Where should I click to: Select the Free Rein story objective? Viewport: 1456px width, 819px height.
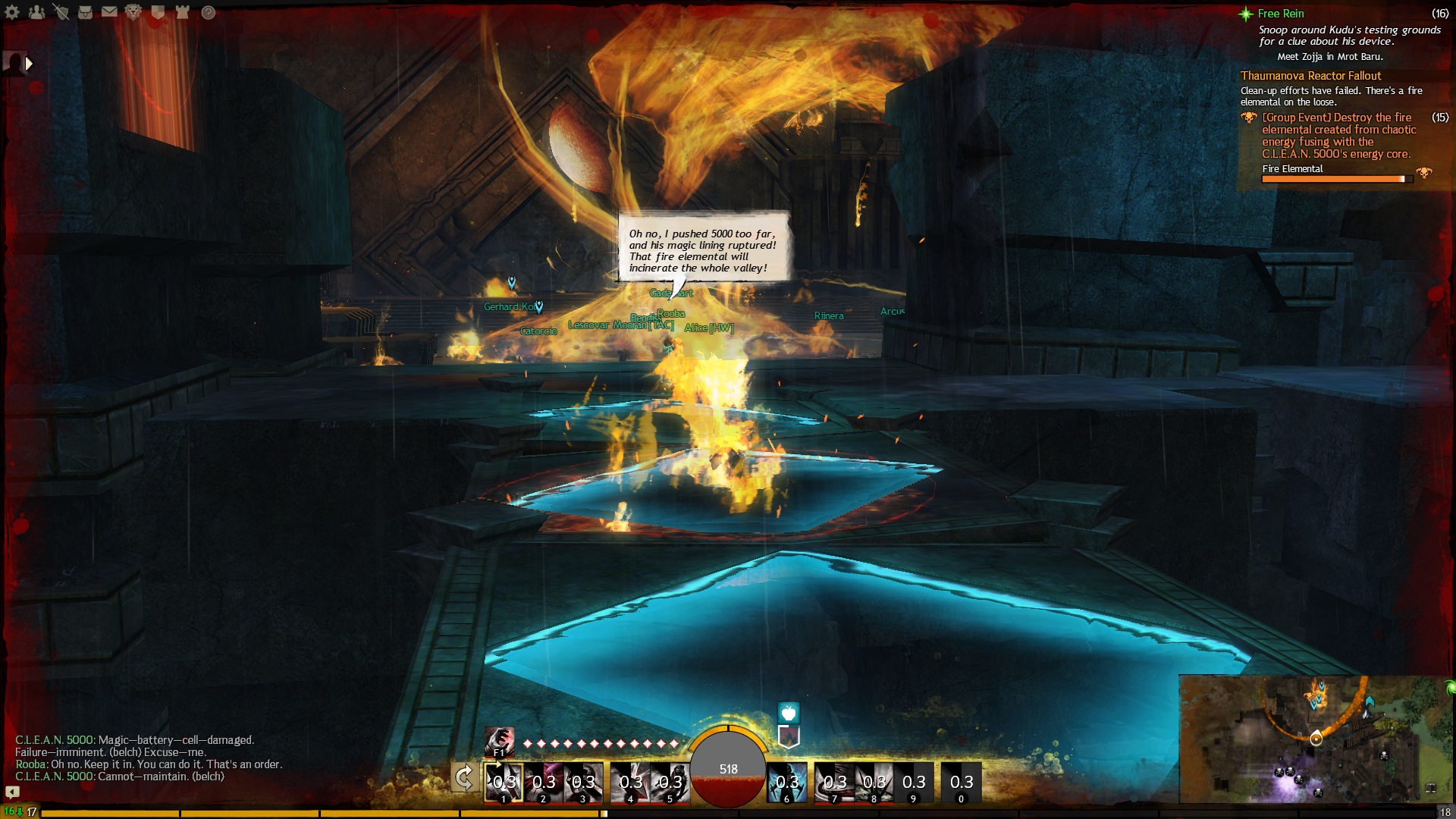[1281, 14]
